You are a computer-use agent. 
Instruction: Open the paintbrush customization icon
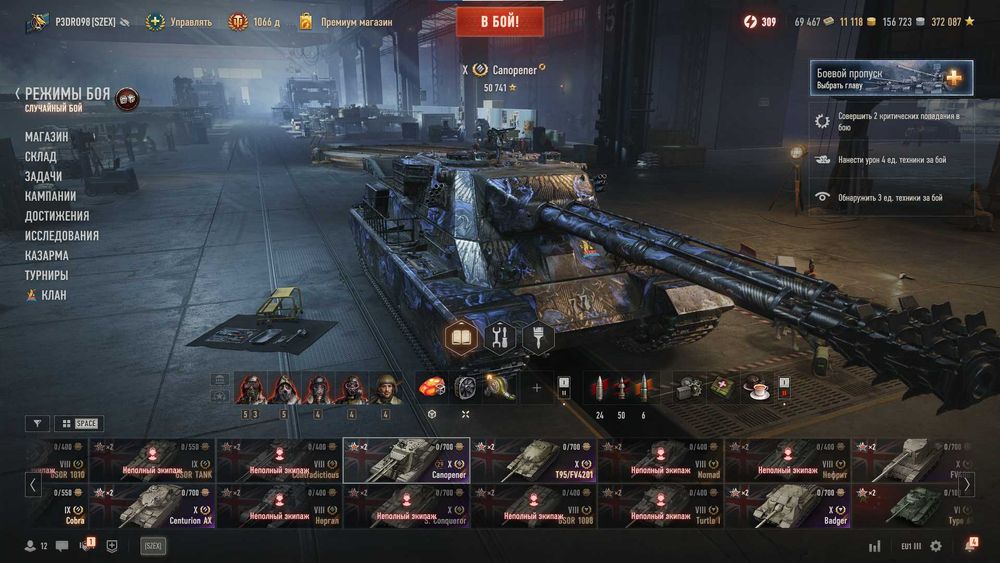click(x=537, y=338)
